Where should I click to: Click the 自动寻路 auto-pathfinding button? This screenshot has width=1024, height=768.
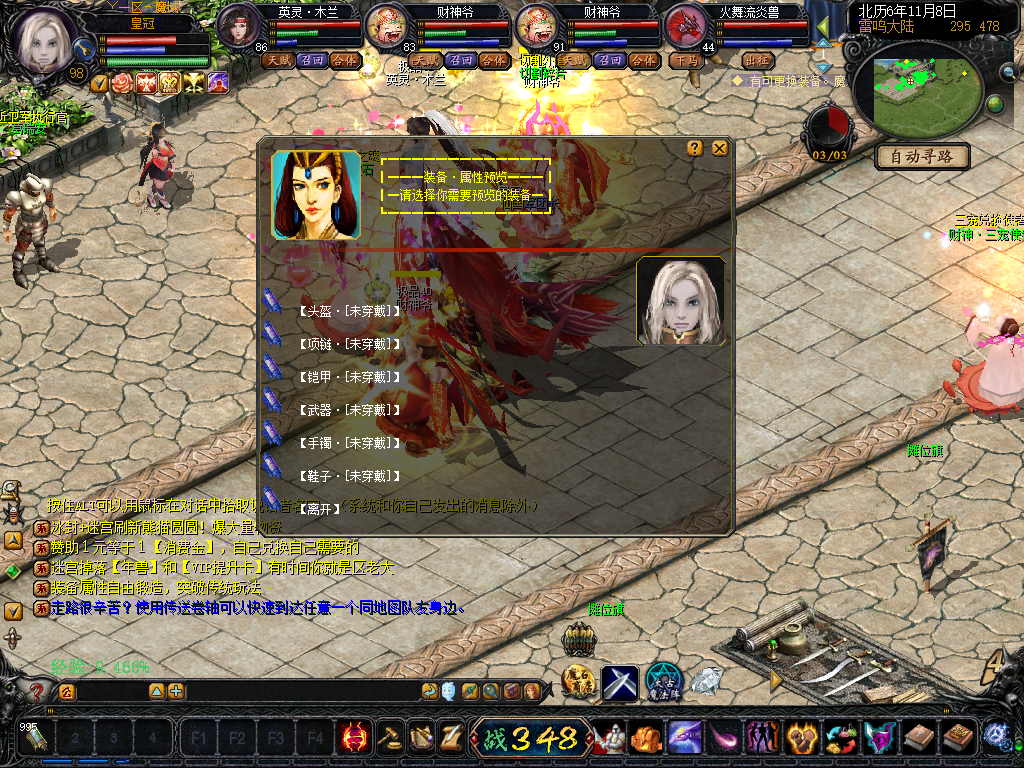click(x=922, y=156)
